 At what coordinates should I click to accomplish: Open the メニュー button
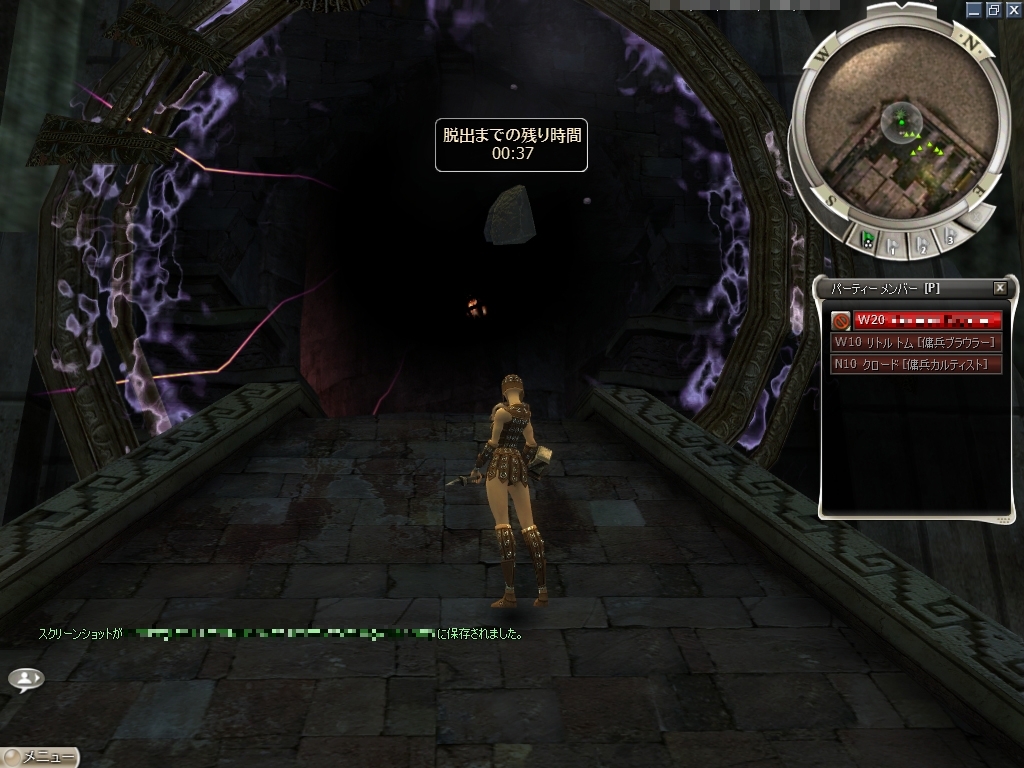pos(40,757)
